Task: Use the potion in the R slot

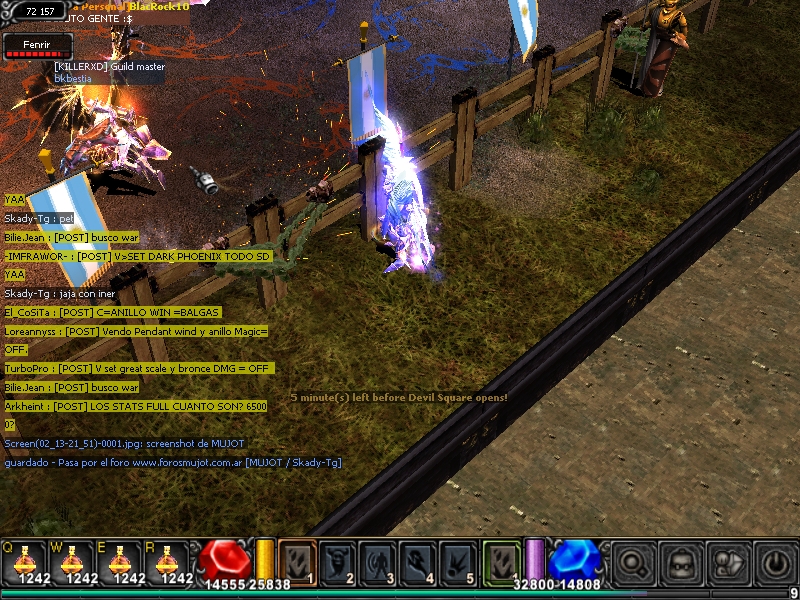Action: pos(167,560)
